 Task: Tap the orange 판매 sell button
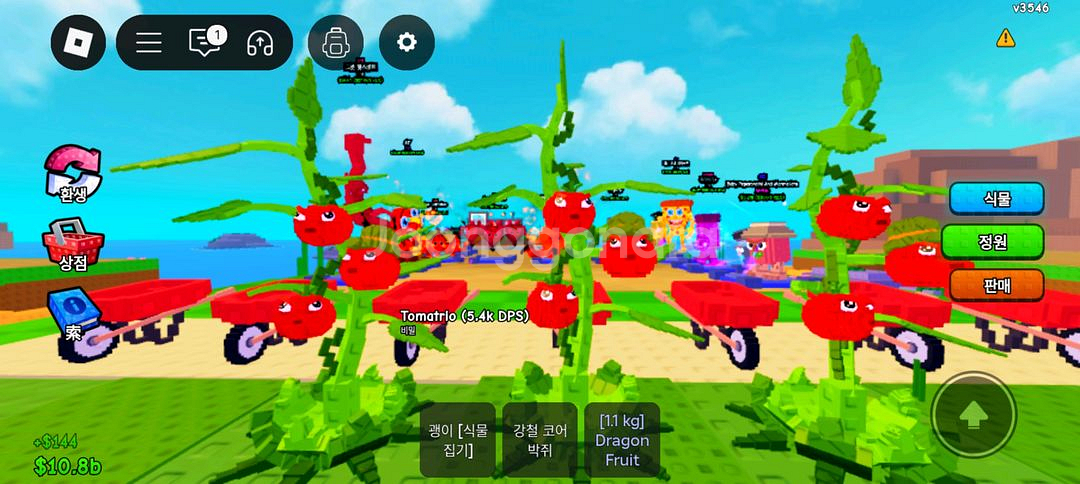pyautogui.click(x=996, y=285)
